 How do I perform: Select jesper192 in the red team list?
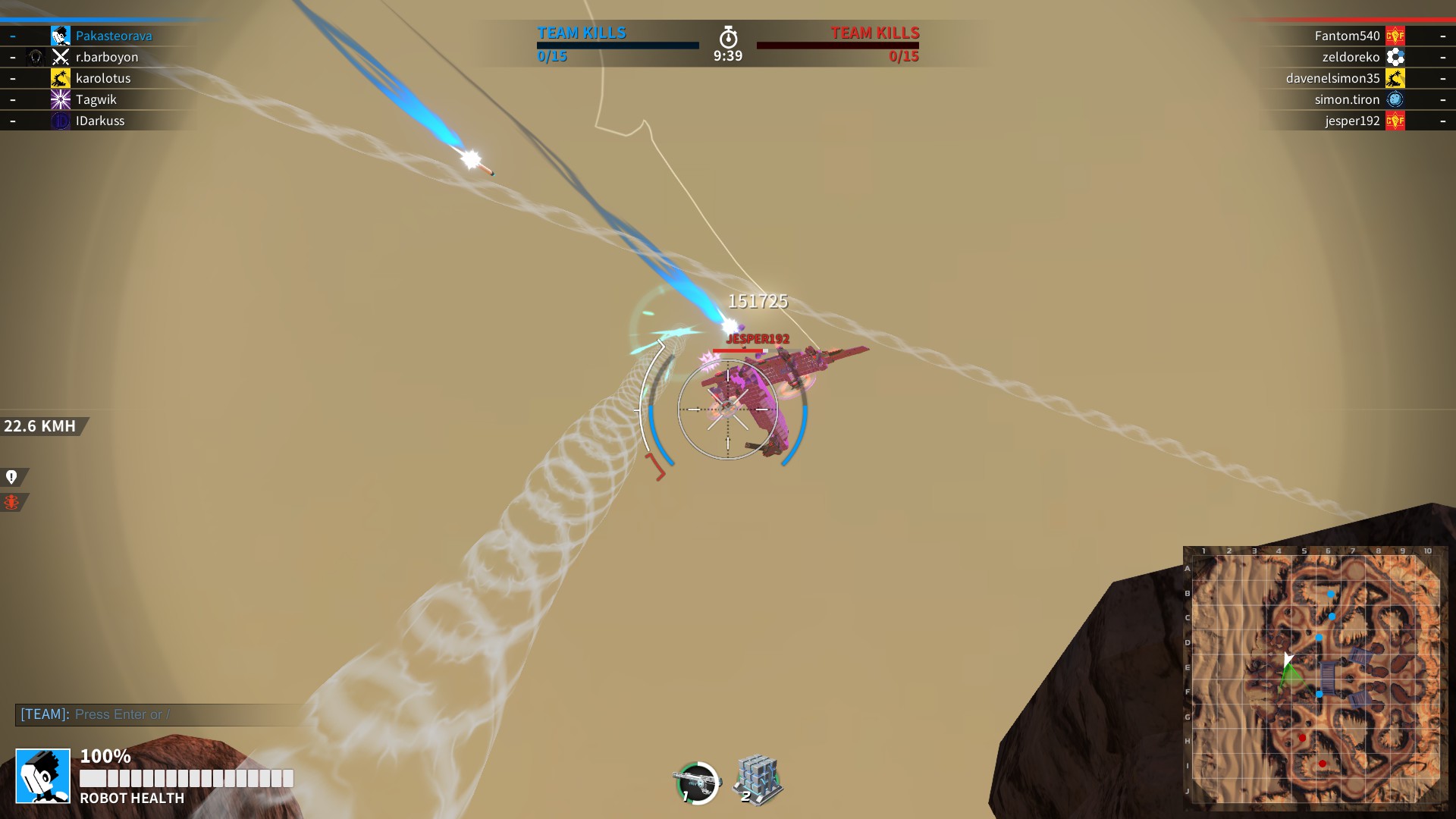tap(1352, 121)
